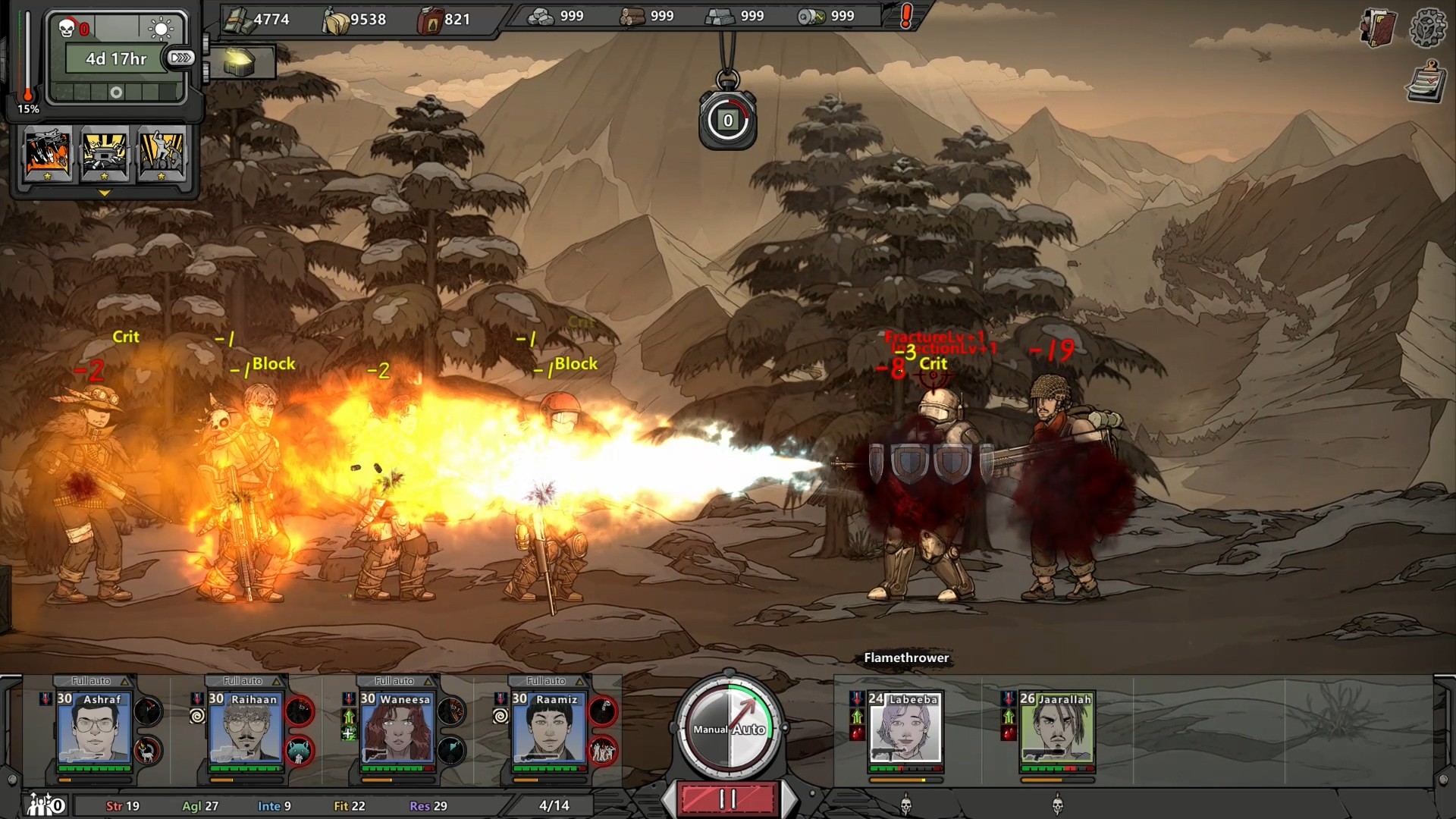This screenshot has height=819, width=1456.
Task: Fast-forward time with the arrow button
Action: 181,58
